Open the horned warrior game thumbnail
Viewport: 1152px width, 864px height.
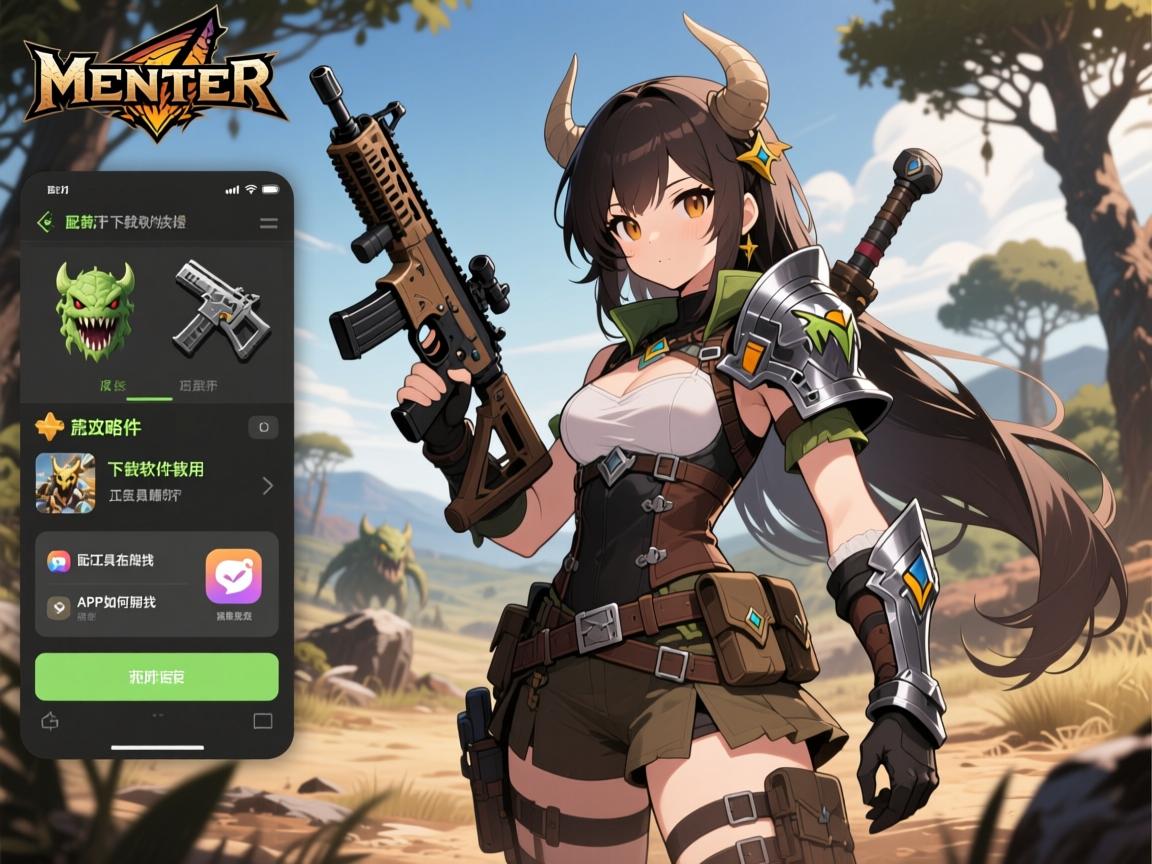pos(65,483)
